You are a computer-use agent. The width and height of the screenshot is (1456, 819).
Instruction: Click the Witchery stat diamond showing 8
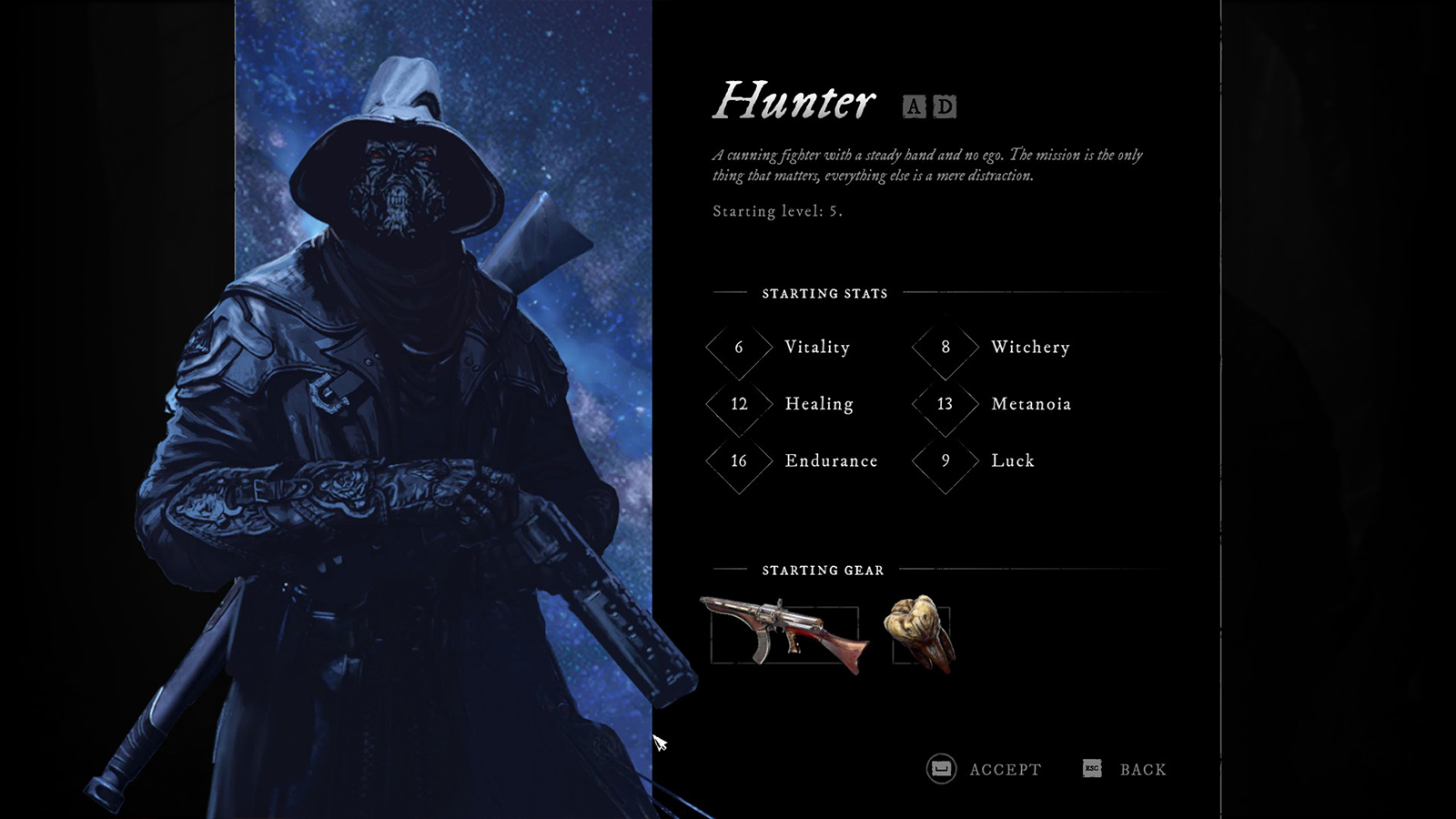pos(944,348)
